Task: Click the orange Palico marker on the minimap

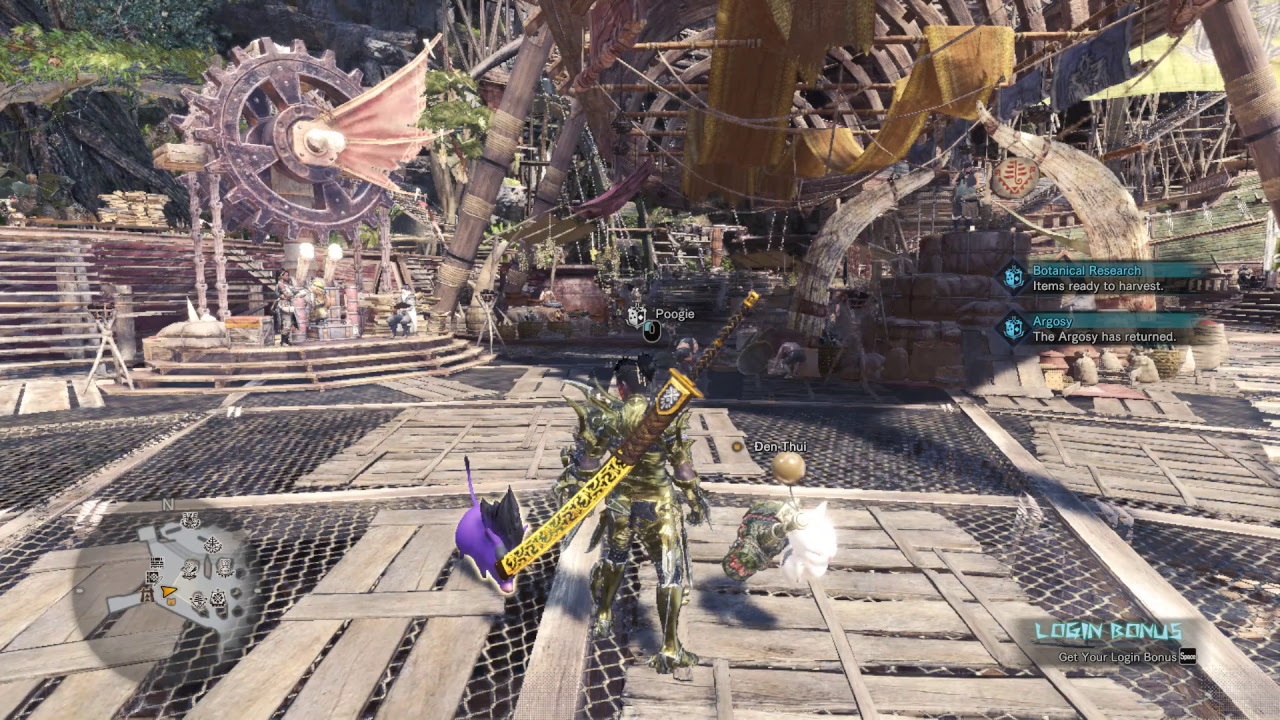Action: click(x=171, y=602)
